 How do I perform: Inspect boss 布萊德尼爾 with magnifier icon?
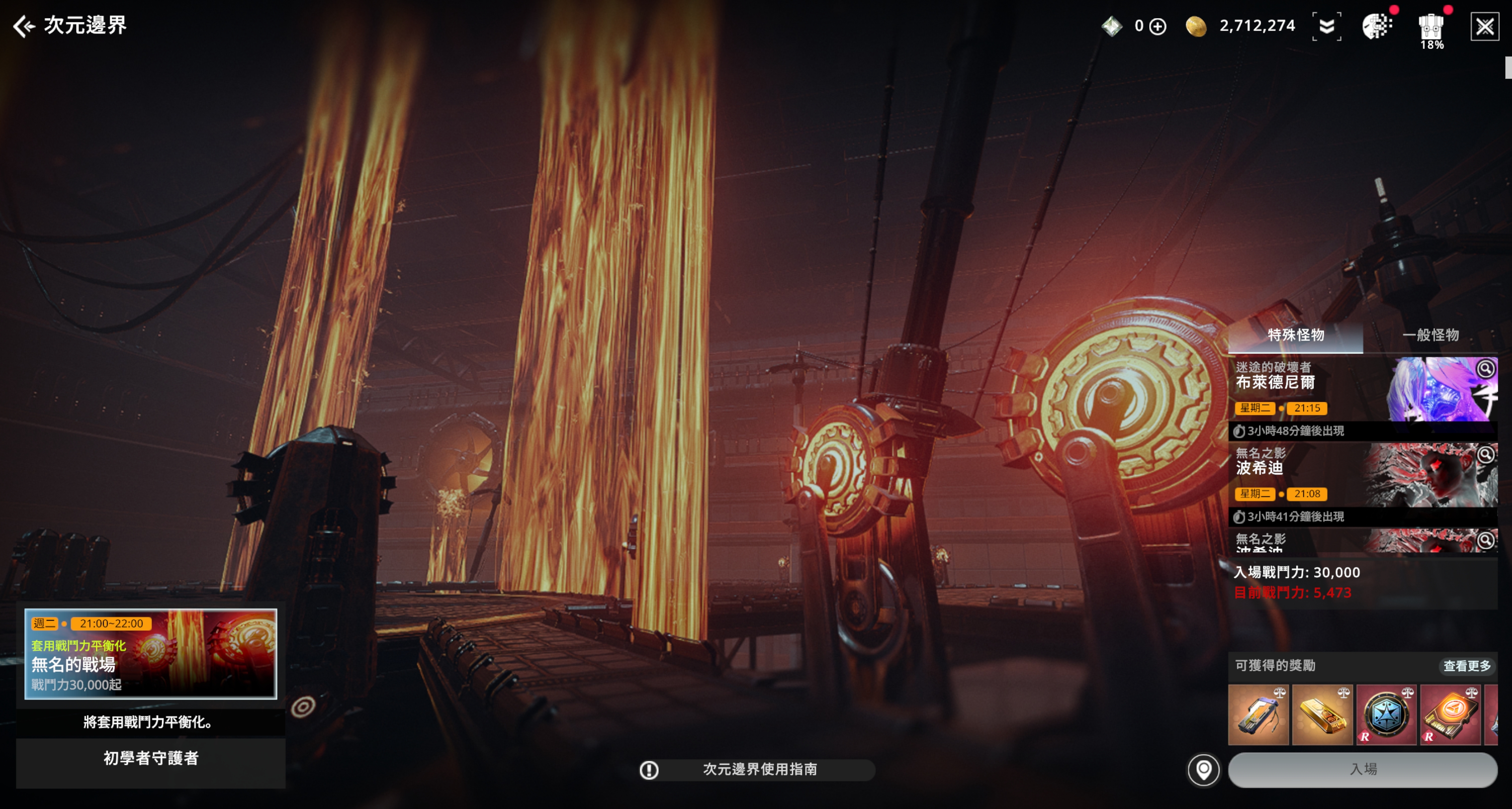1485,368
